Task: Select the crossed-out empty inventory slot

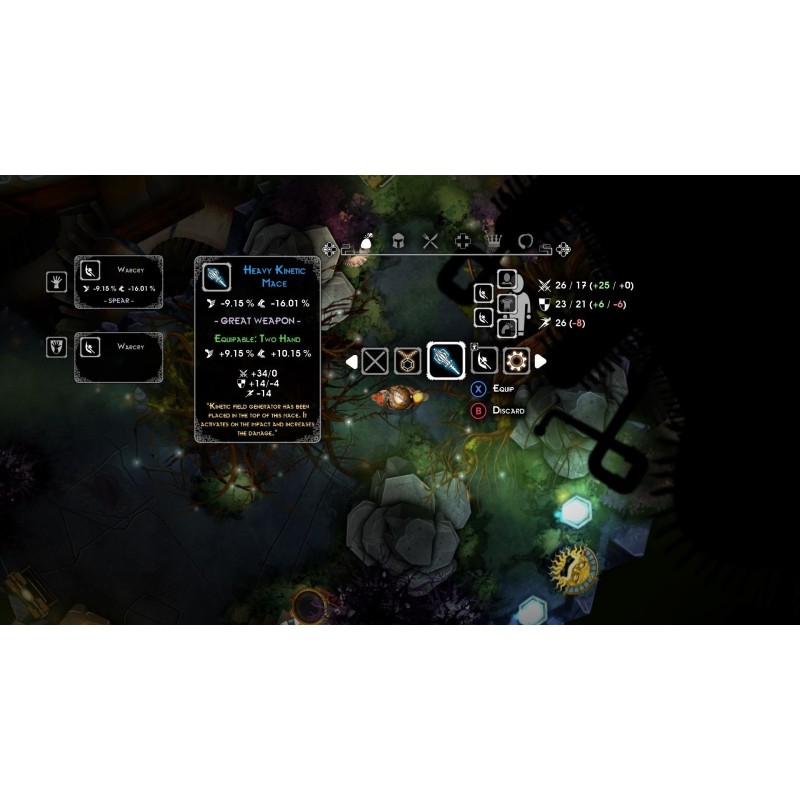Action: pos(375,361)
